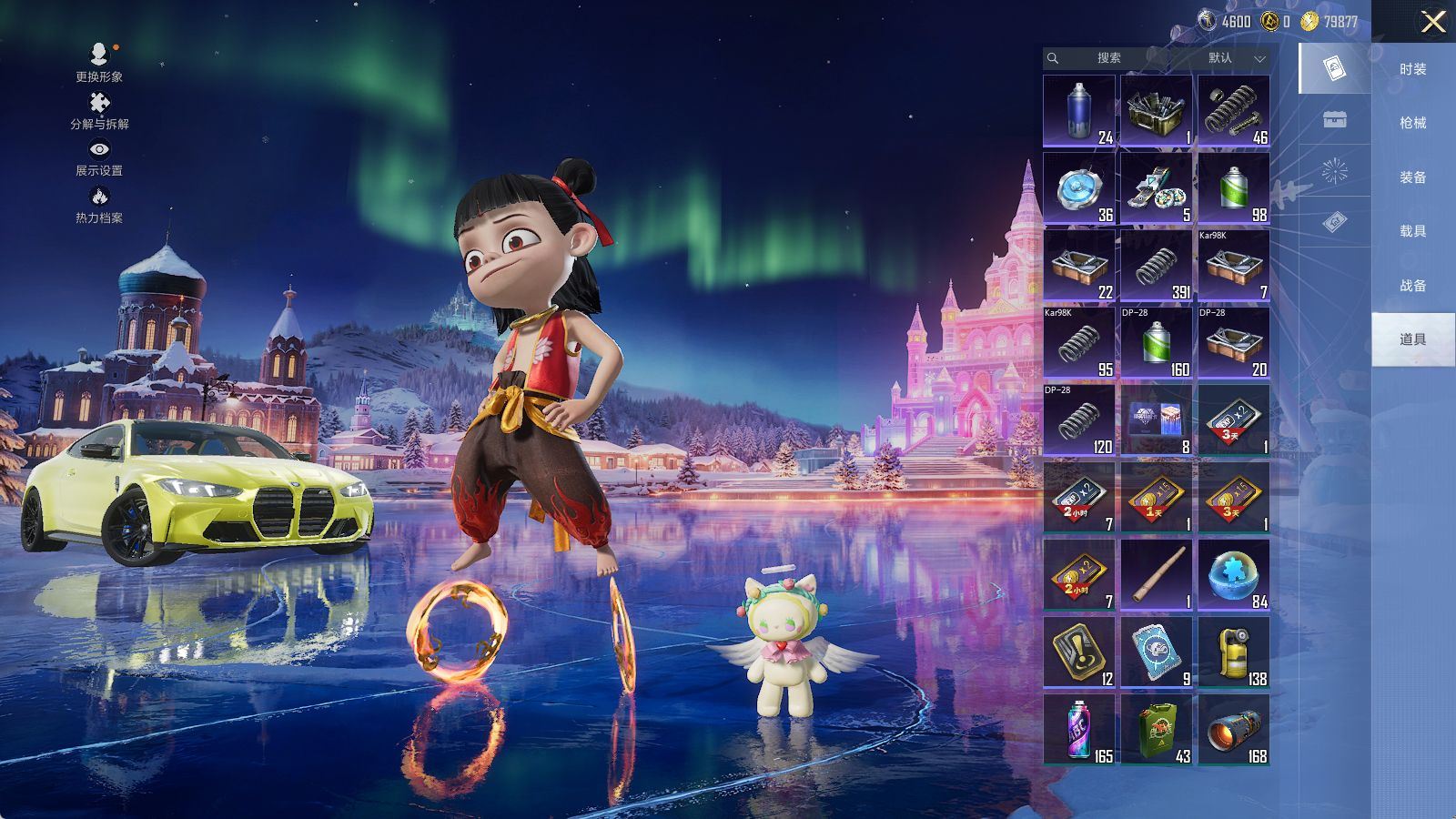Pick the yellow gas cylinder item slot
This screenshot has height=819, width=1456.
pos(1233,652)
